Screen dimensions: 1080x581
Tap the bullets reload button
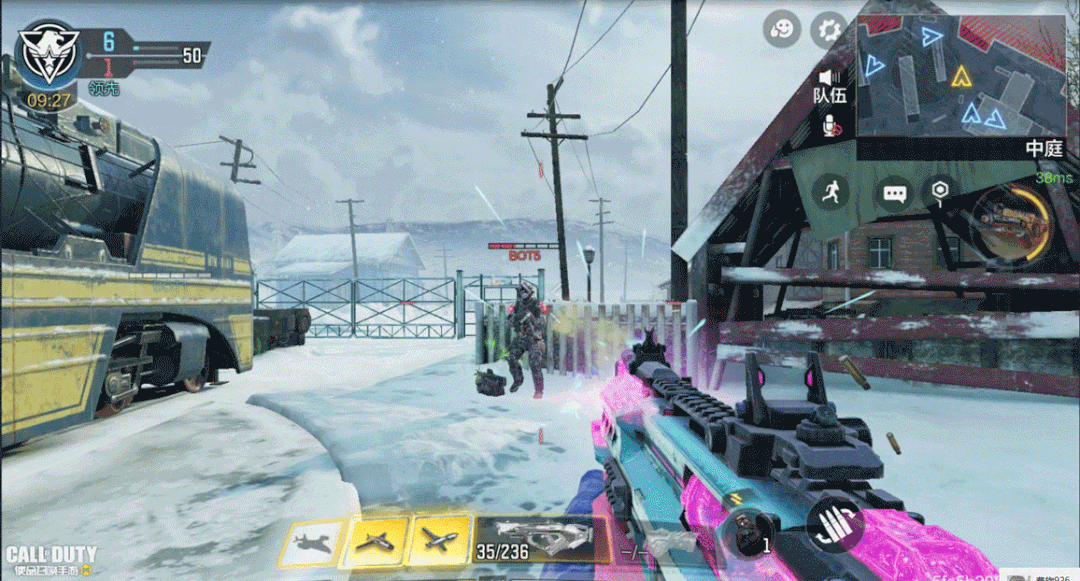click(x=835, y=524)
